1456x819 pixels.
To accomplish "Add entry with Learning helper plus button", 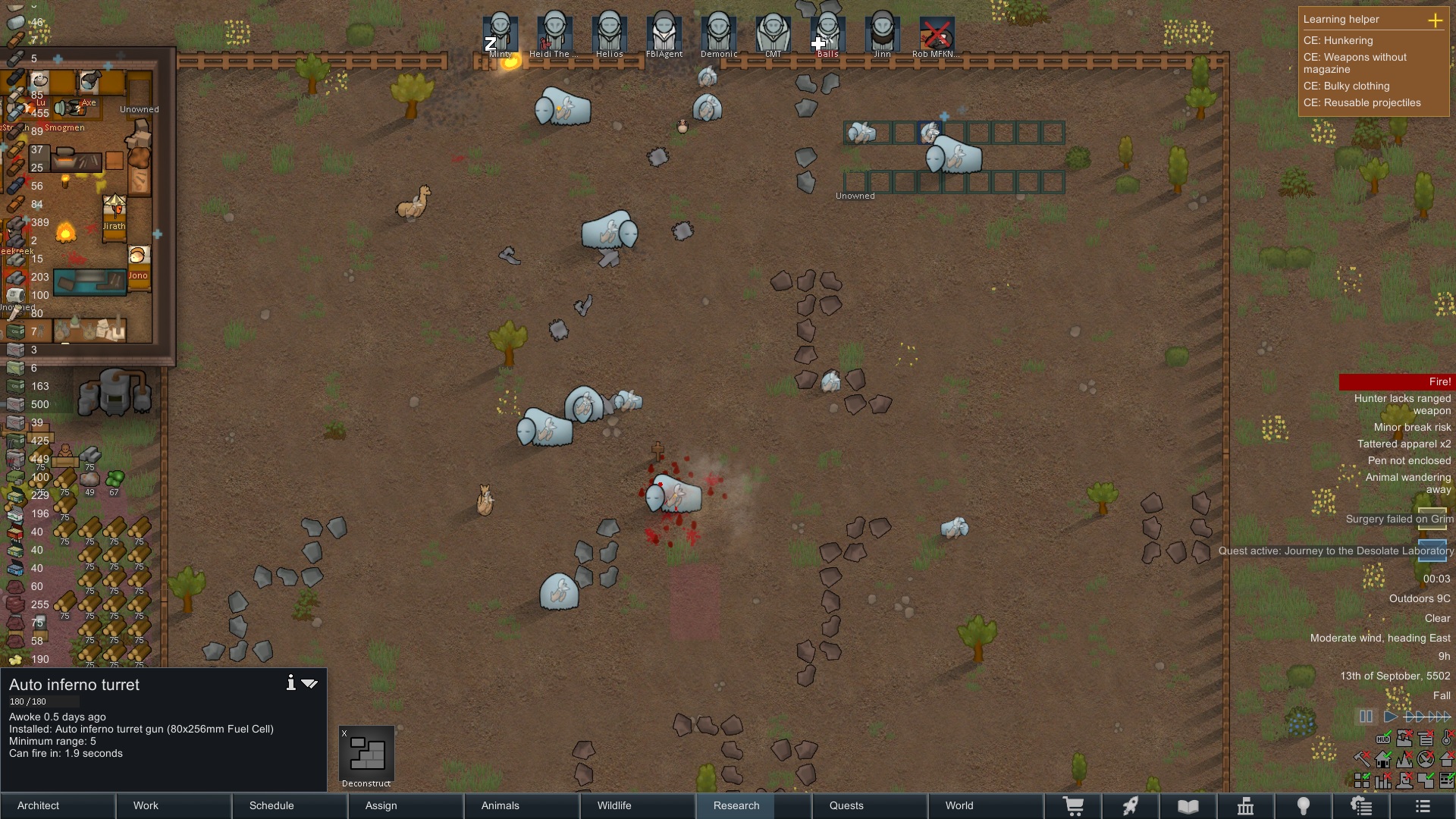I will (x=1435, y=20).
